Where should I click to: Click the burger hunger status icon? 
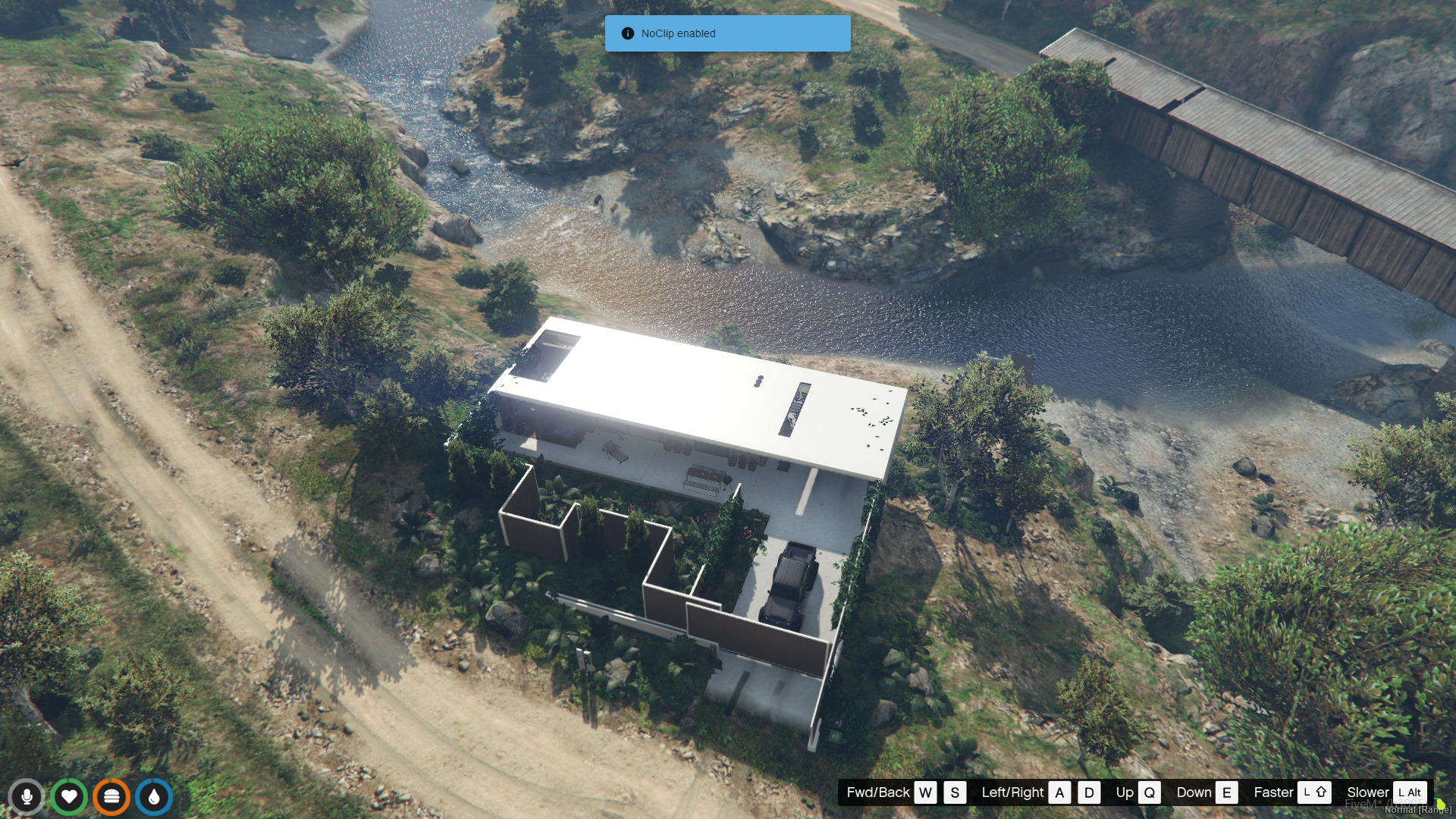pyautogui.click(x=111, y=797)
